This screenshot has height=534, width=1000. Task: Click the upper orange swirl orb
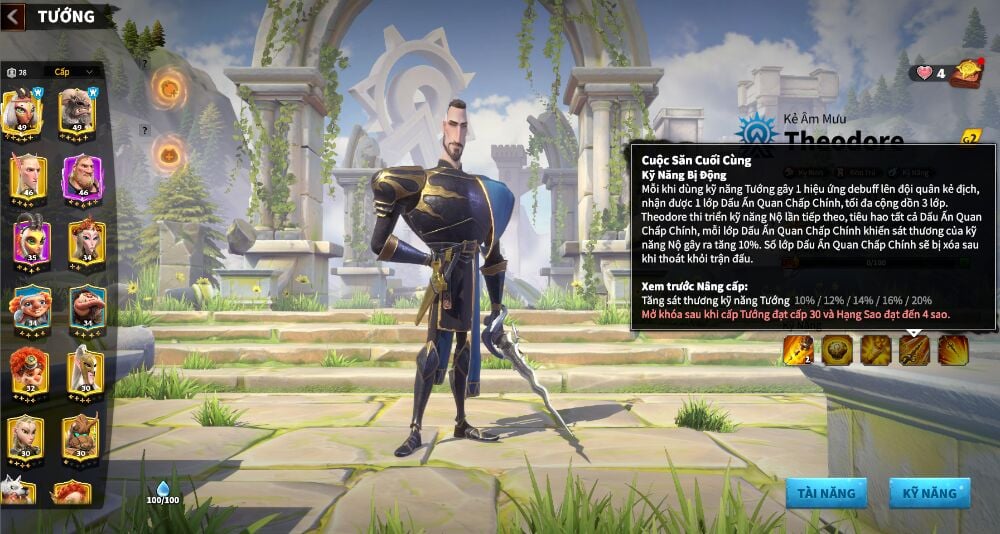167,88
